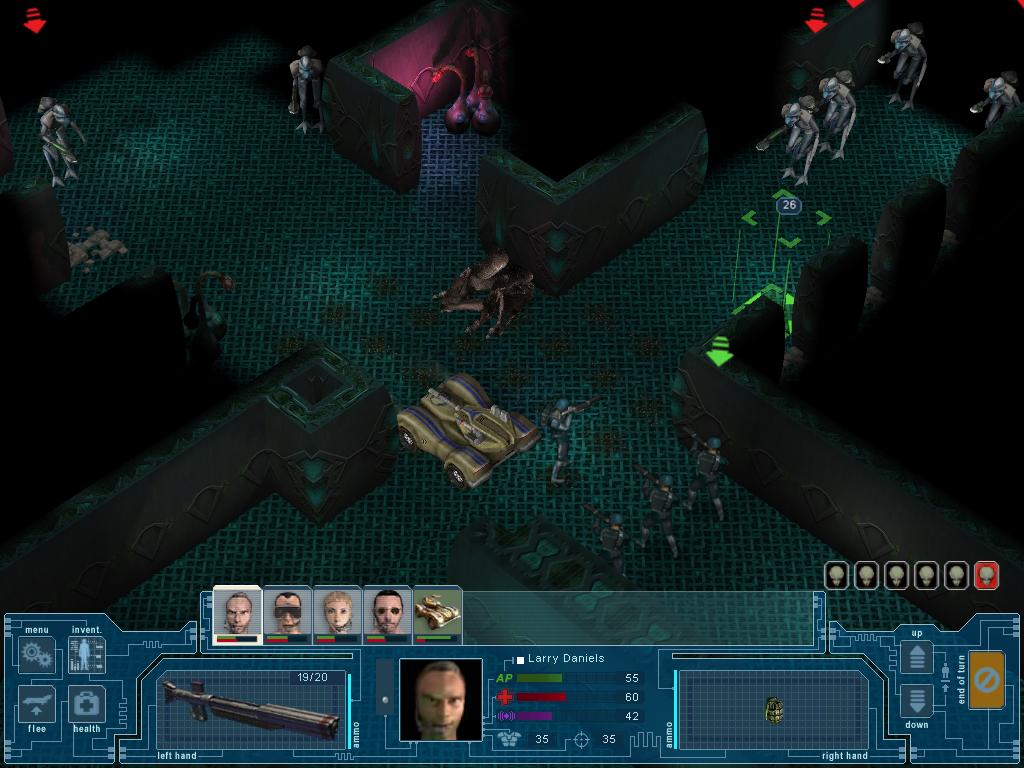Select the grenade in right hand slot
The width and height of the screenshot is (1024, 768).
pyautogui.click(x=773, y=709)
